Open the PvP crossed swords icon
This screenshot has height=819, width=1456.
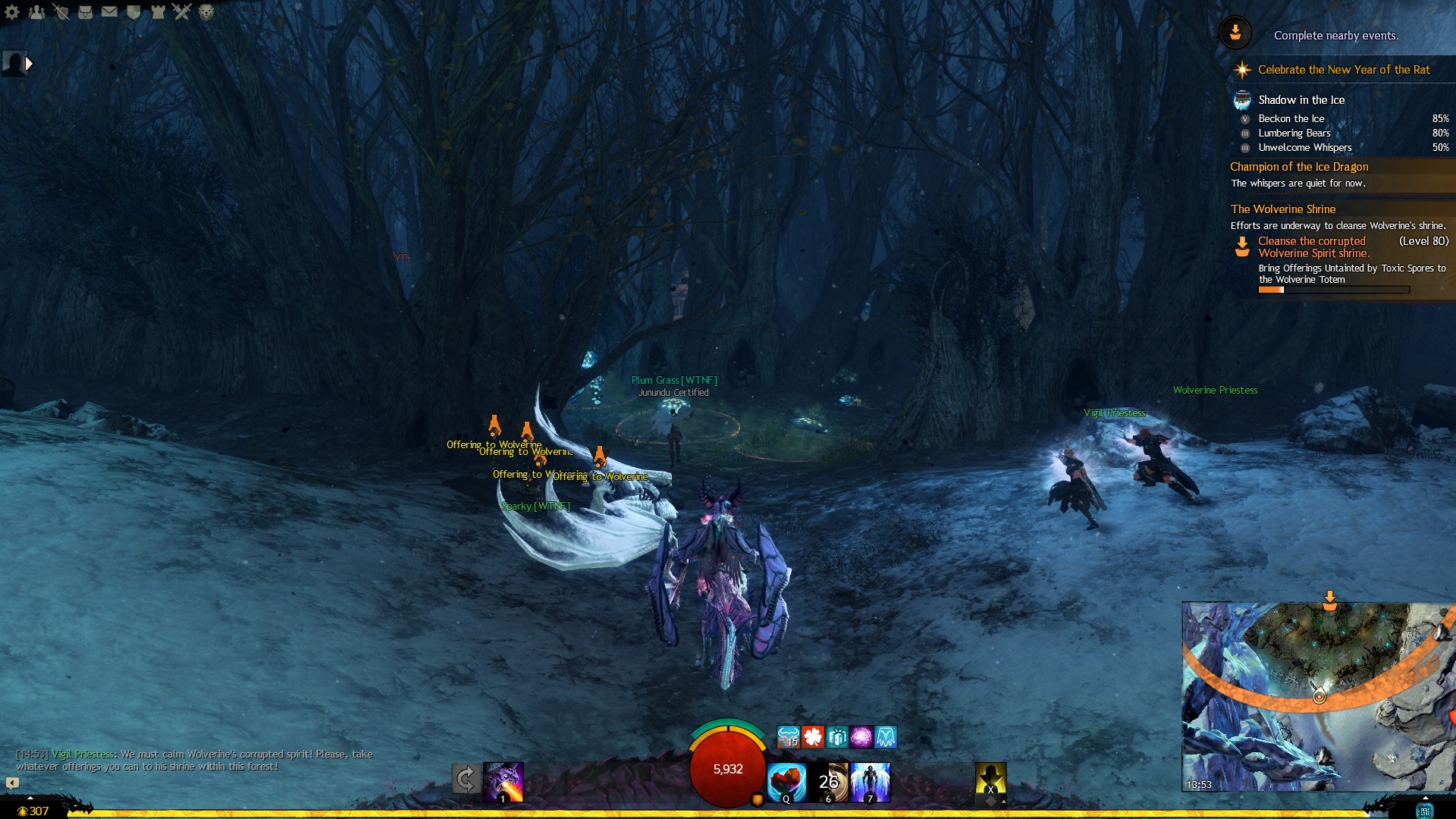click(182, 12)
